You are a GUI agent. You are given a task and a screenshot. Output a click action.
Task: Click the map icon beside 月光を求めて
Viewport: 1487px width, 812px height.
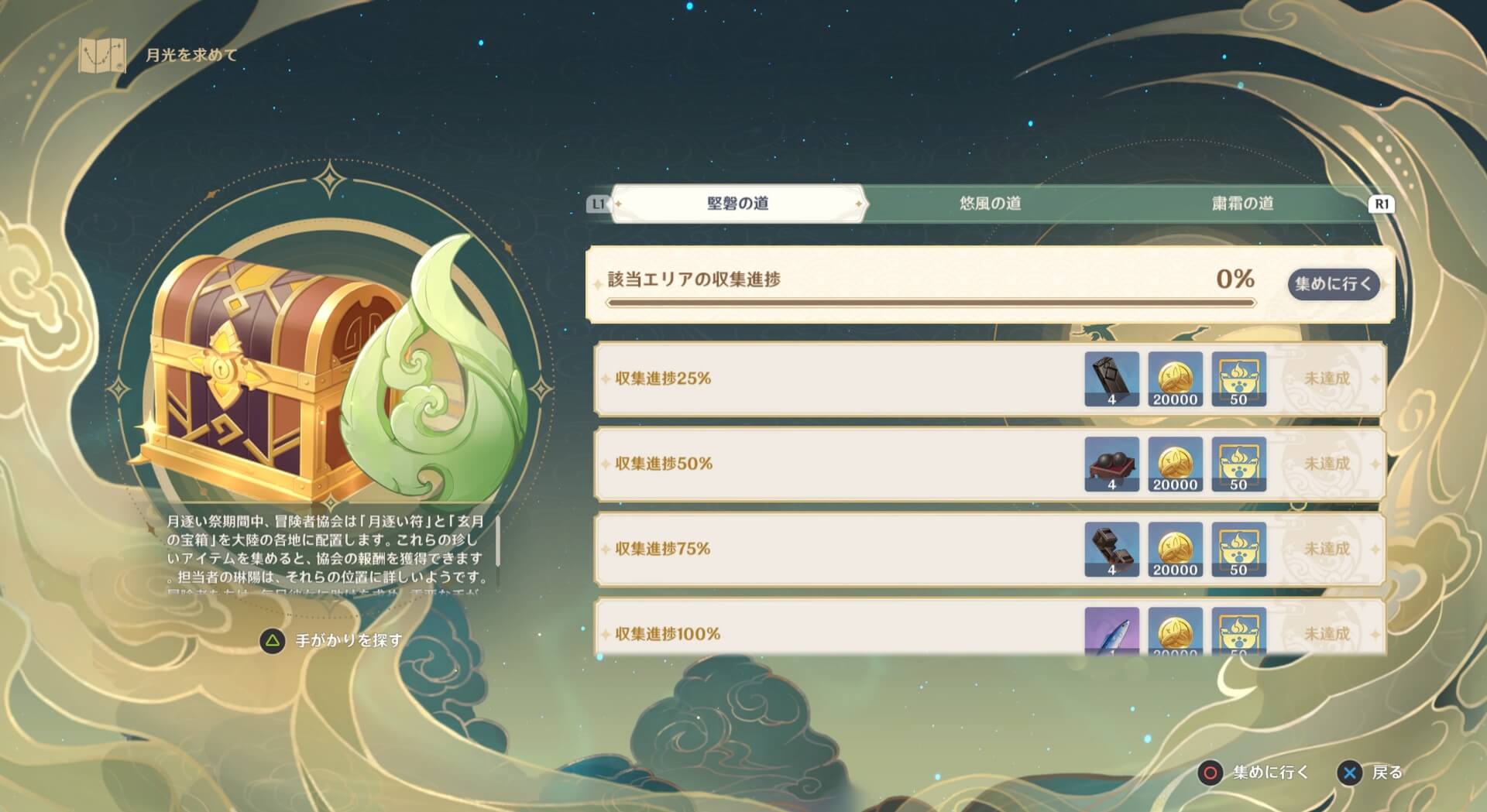pos(101,55)
